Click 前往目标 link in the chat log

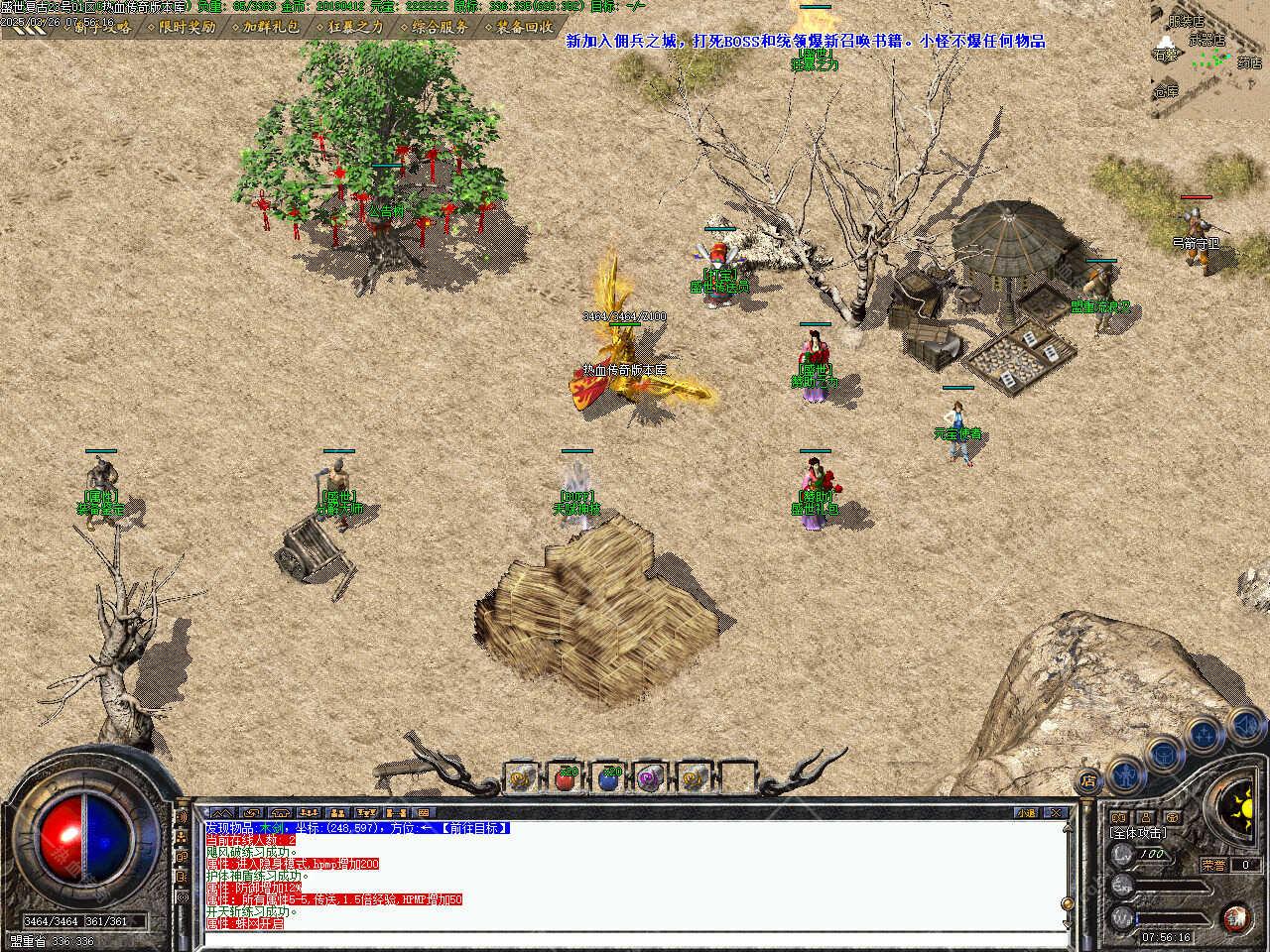coord(475,828)
